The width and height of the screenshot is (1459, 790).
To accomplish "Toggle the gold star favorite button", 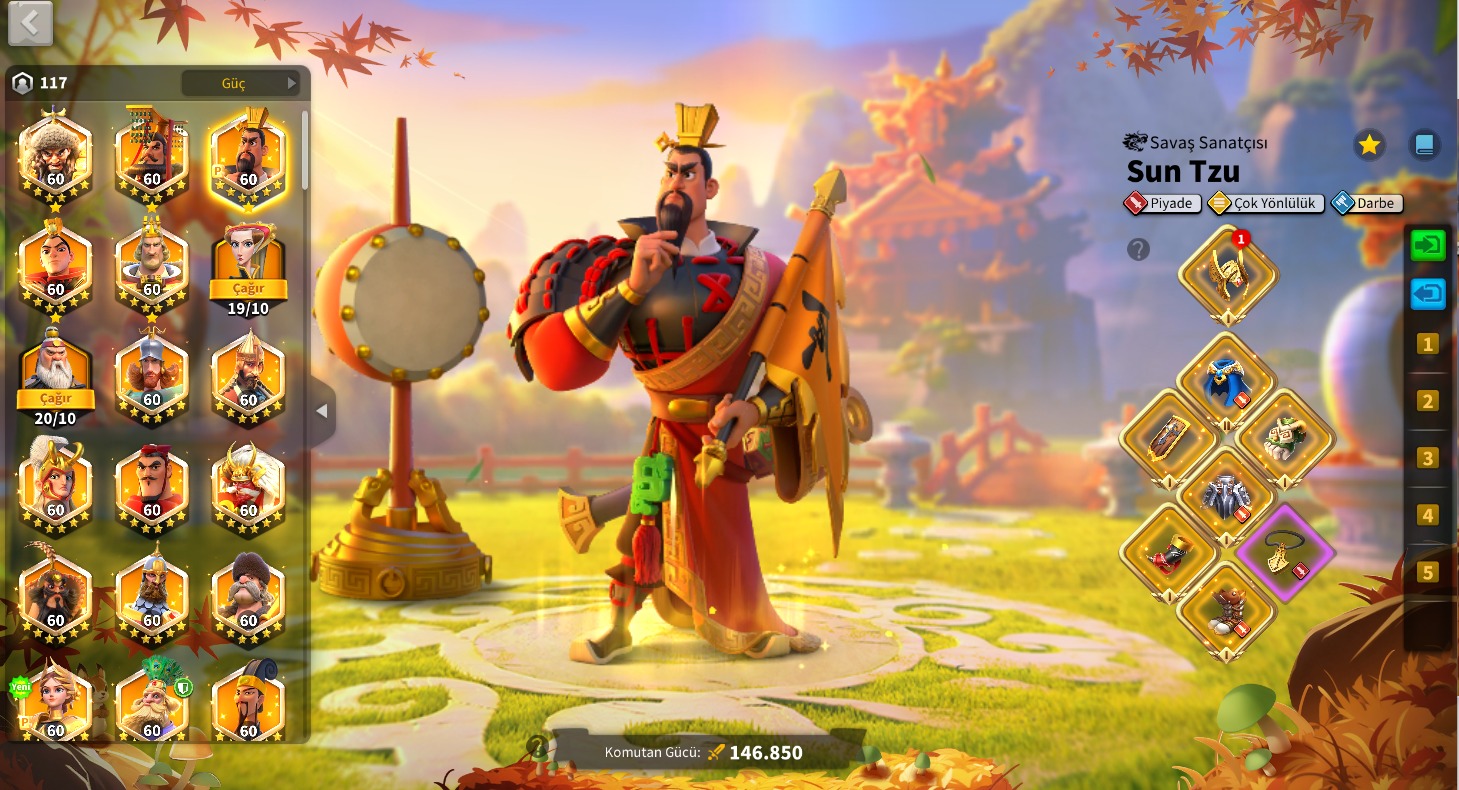I will (1369, 145).
